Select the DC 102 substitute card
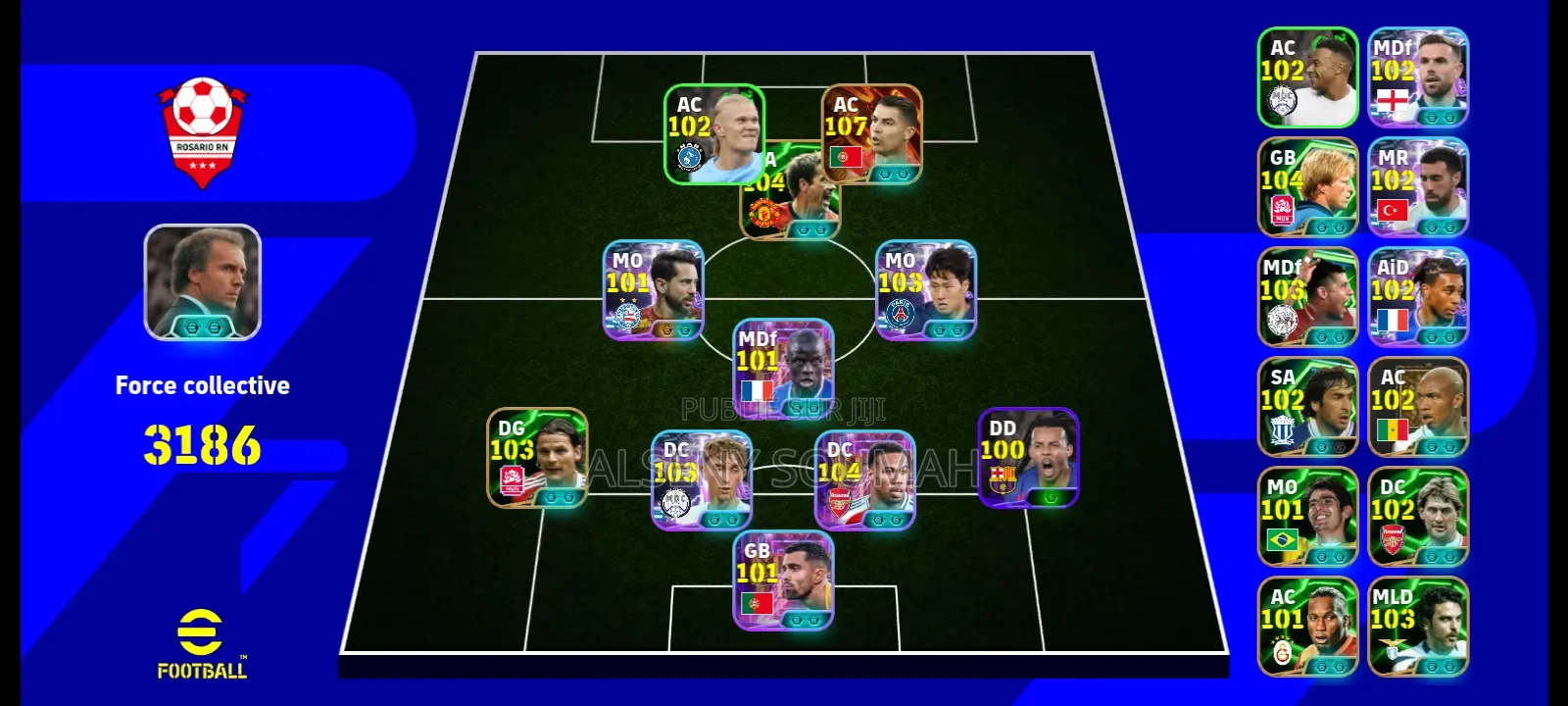The height and width of the screenshot is (706, 1568). (x=1418, y=517)
